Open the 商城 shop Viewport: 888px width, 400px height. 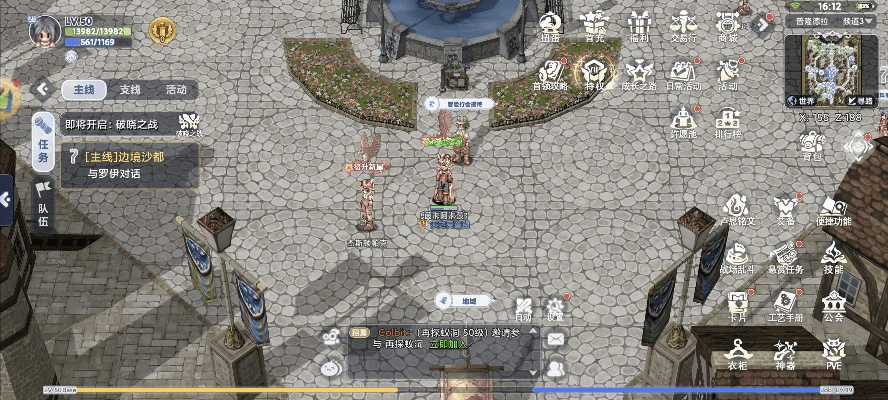[x=728, y=26]
